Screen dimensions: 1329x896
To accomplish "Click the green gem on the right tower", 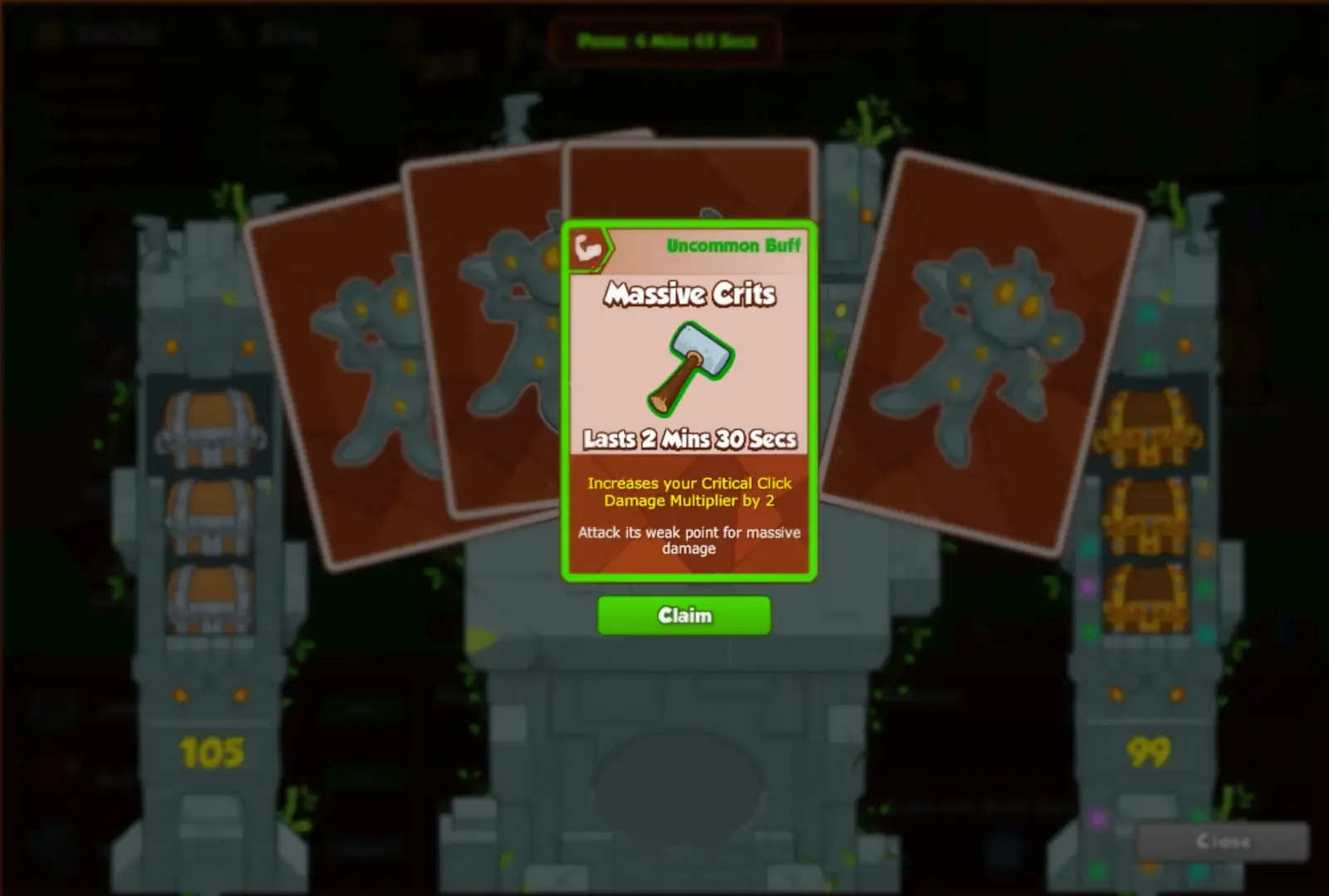I will (1205, 587).
